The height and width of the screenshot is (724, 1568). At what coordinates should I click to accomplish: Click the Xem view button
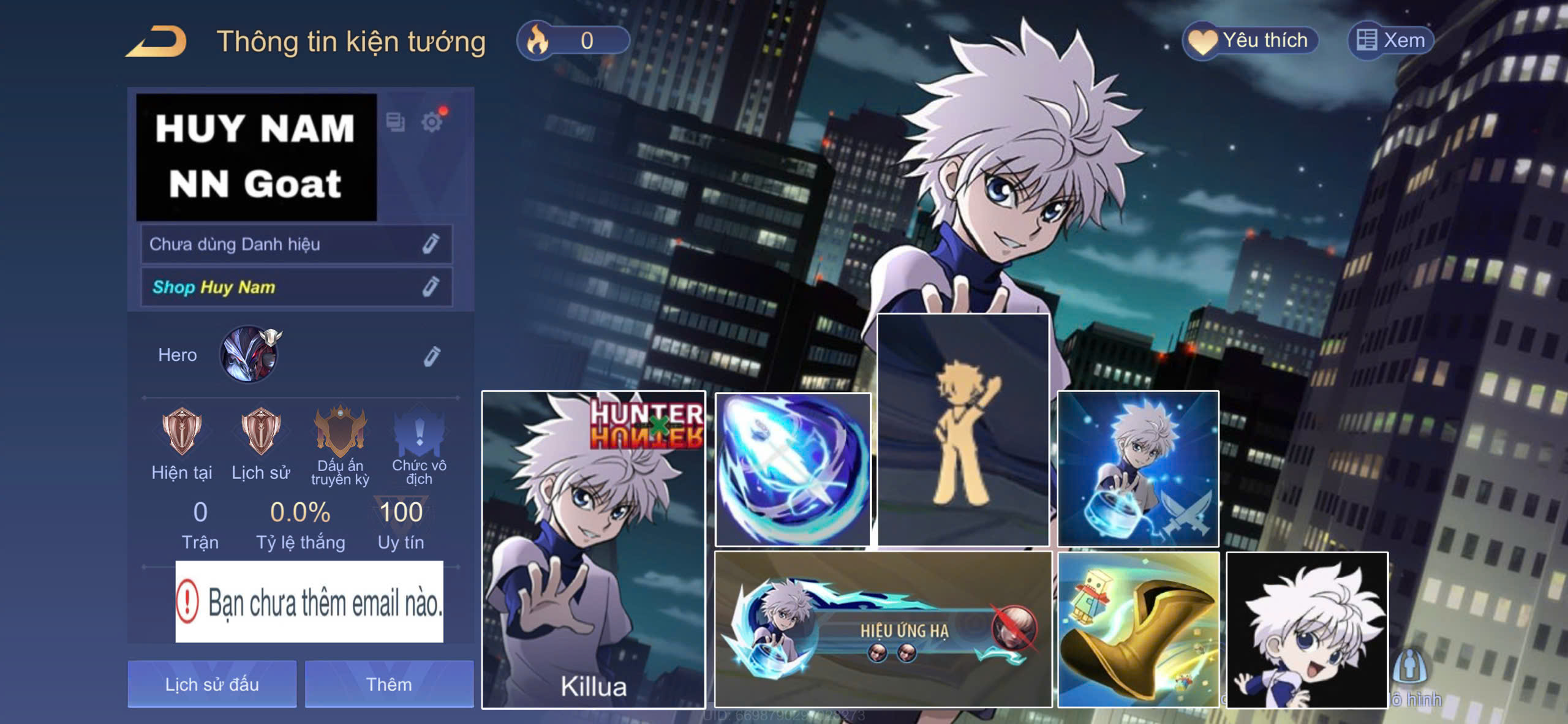pyautogui.click(x=1390, y=40)
